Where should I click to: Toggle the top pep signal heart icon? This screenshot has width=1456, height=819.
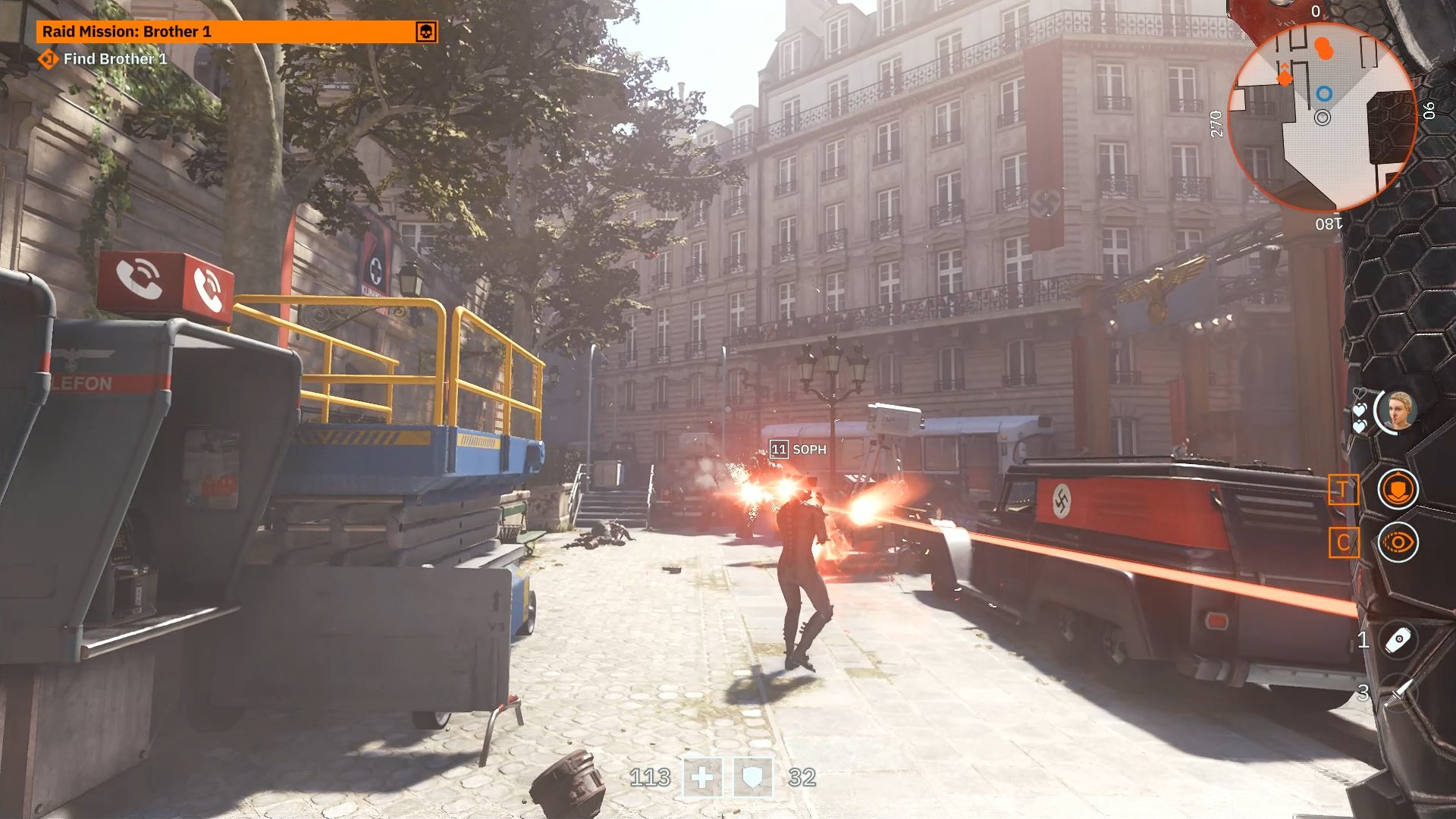tap(1360, 409)
